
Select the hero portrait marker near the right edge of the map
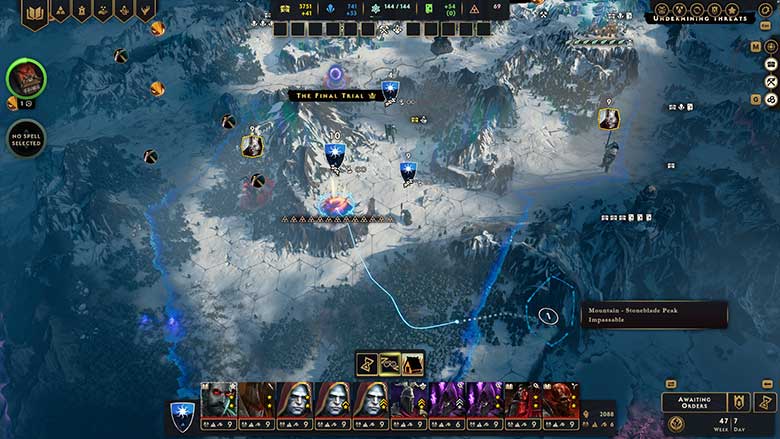click(x=608, y=118)
